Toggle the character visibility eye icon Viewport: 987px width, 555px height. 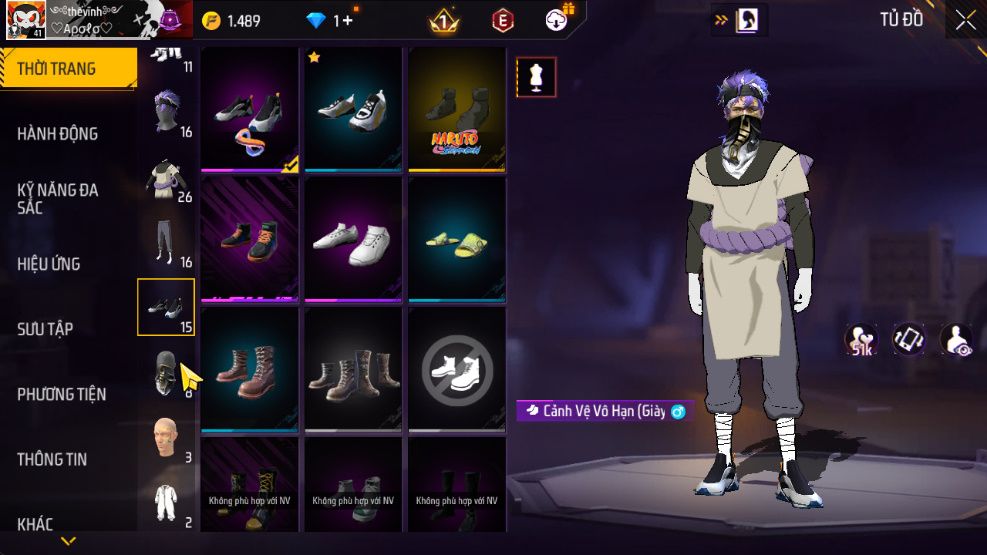957,340
